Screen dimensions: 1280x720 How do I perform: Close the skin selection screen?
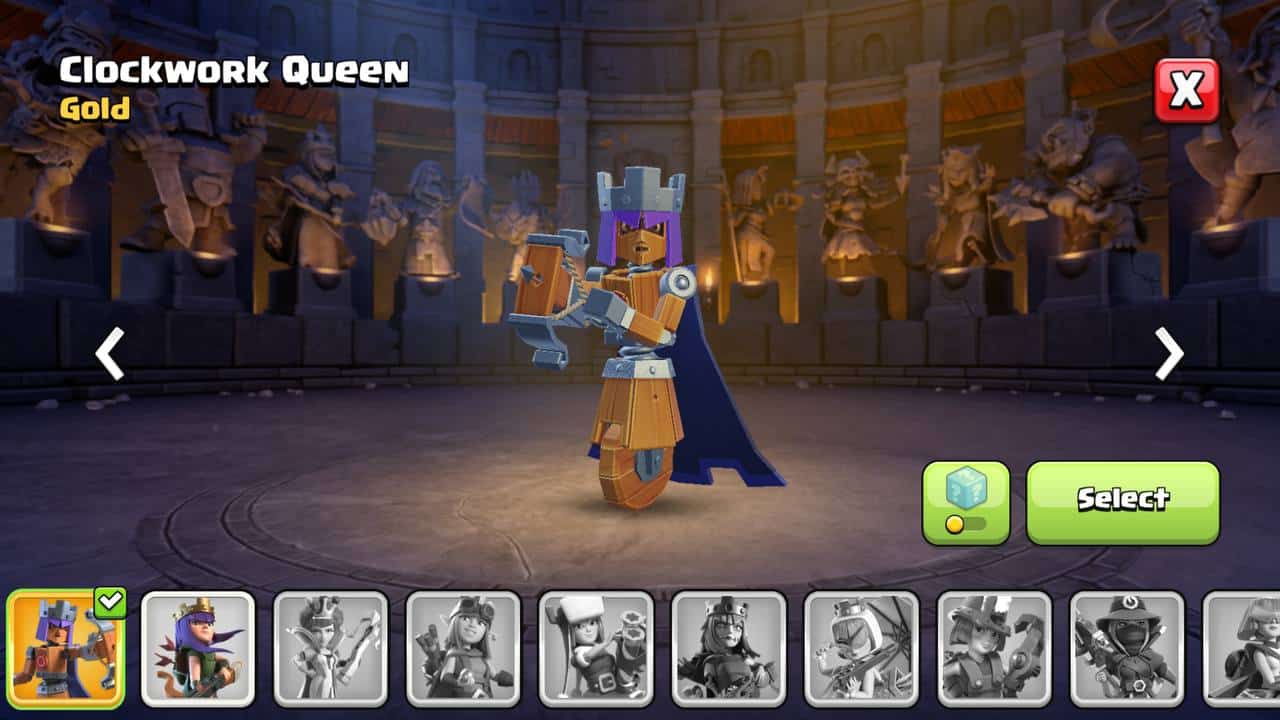tap(1187, 90)
